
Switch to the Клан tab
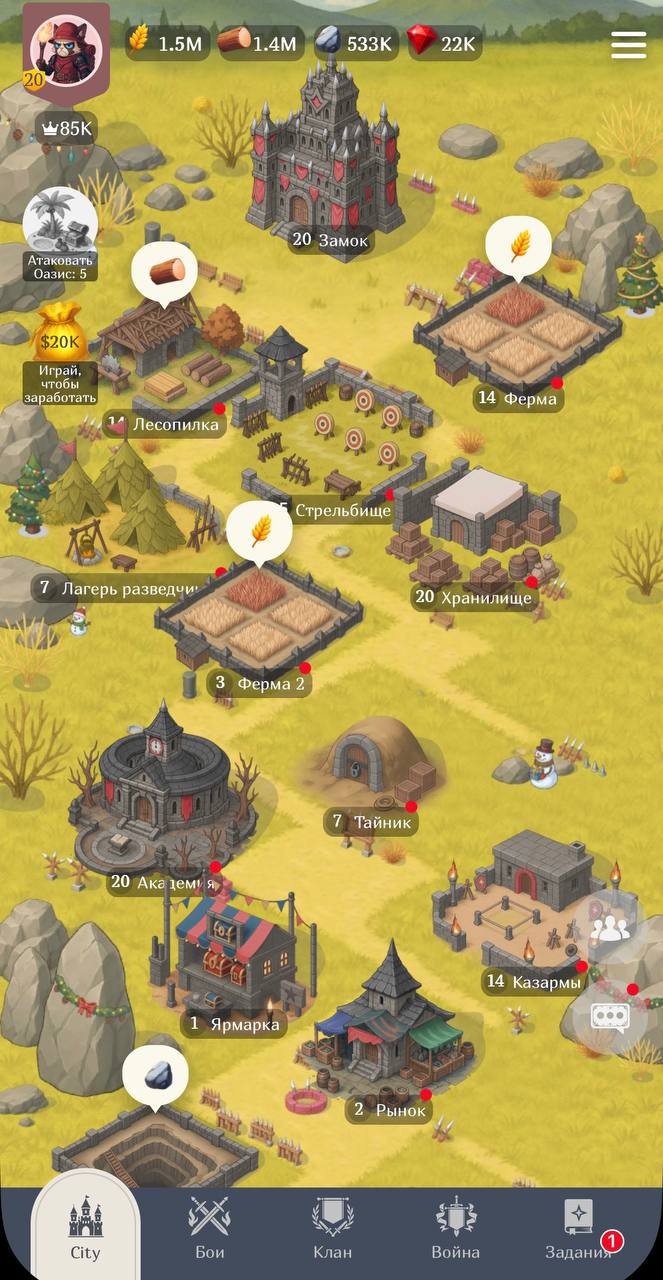332,1229
